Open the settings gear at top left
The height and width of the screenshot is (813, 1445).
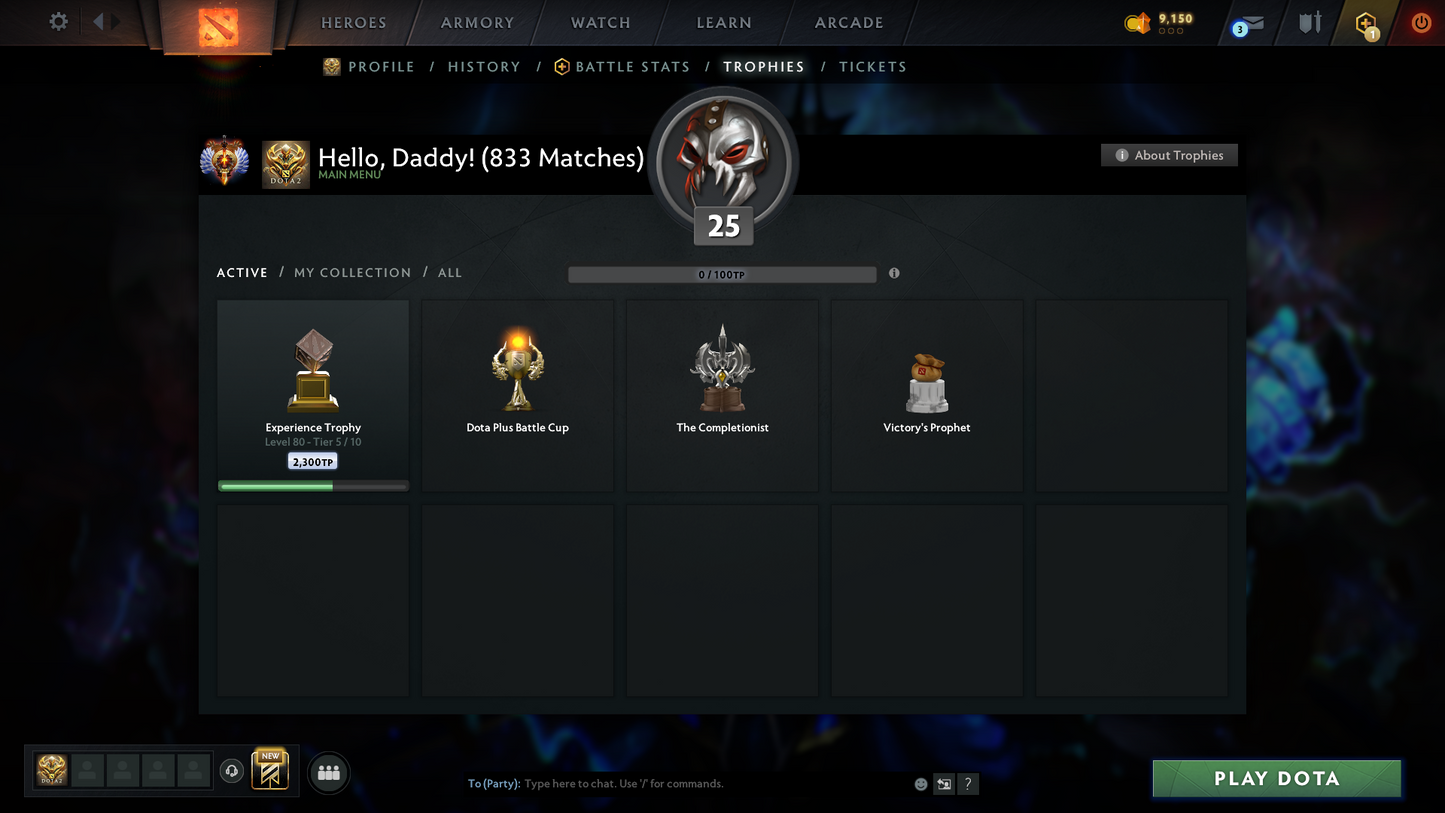click(x=57, y=20)
